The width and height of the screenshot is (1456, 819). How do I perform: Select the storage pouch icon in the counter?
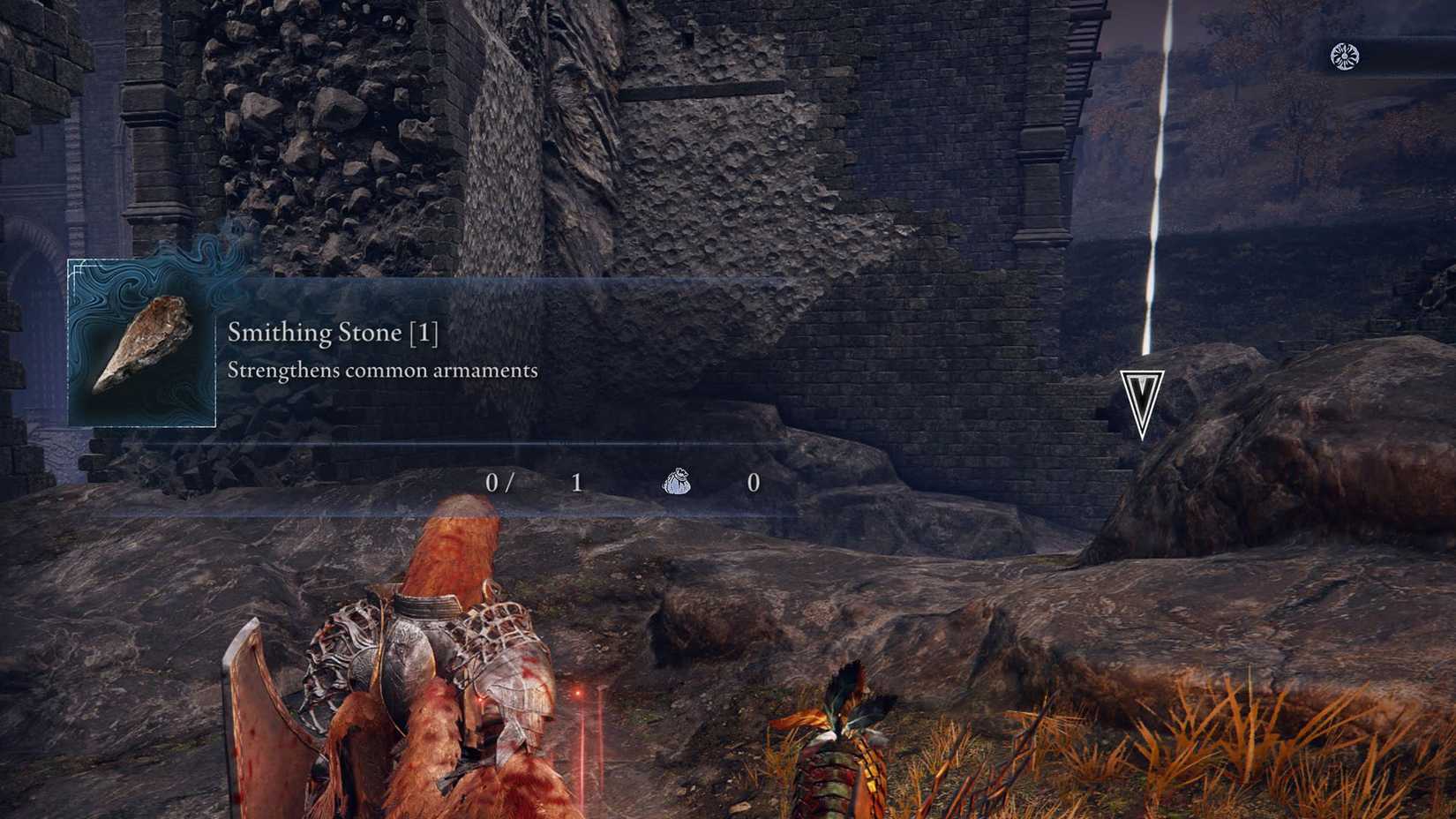click(678, 484)
